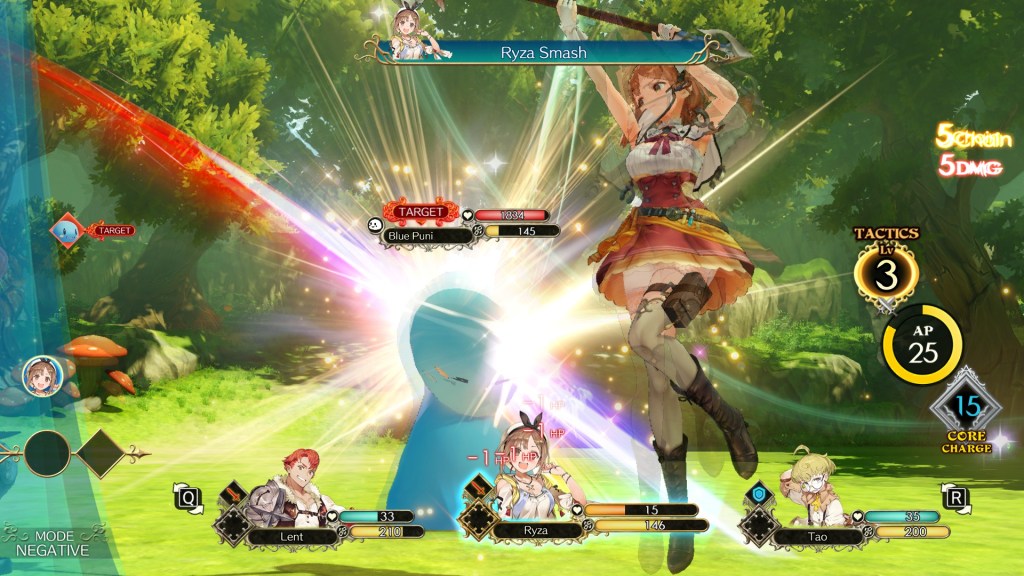
Task: Click the Tactics level badge
Action: (x=887, y=270)
